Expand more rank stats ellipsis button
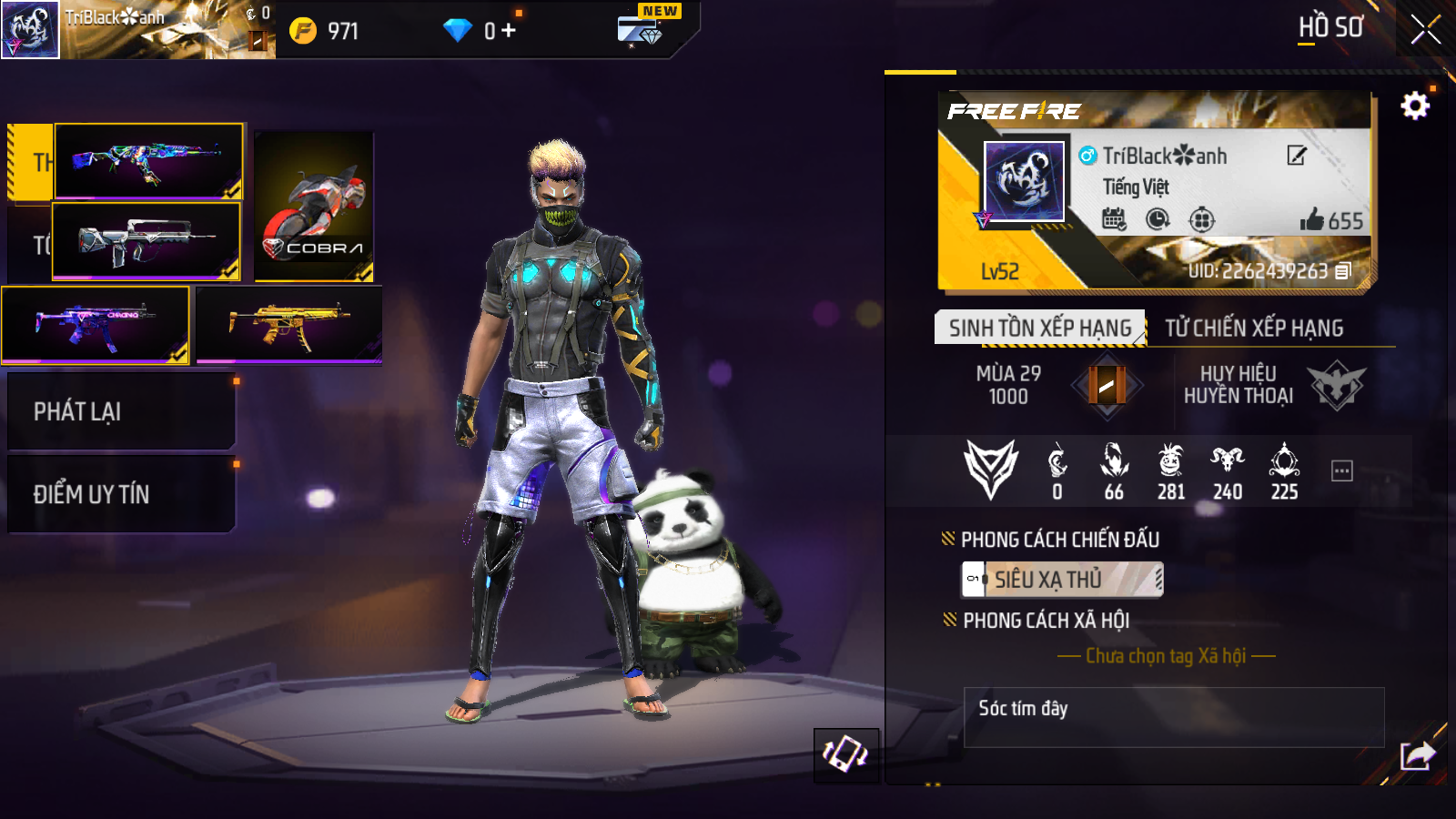The width and height of the screenshot is (1456, 819). click(x=1341, y=470)
